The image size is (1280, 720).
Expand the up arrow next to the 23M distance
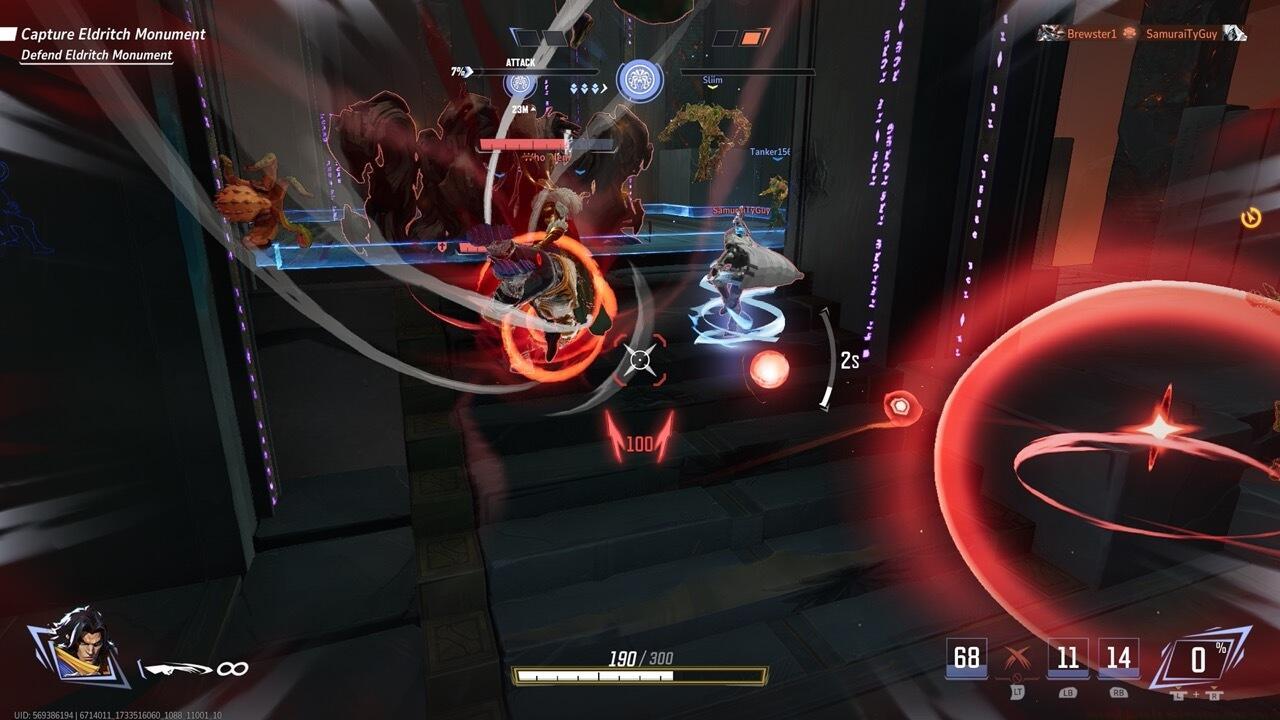click(531, 109)
